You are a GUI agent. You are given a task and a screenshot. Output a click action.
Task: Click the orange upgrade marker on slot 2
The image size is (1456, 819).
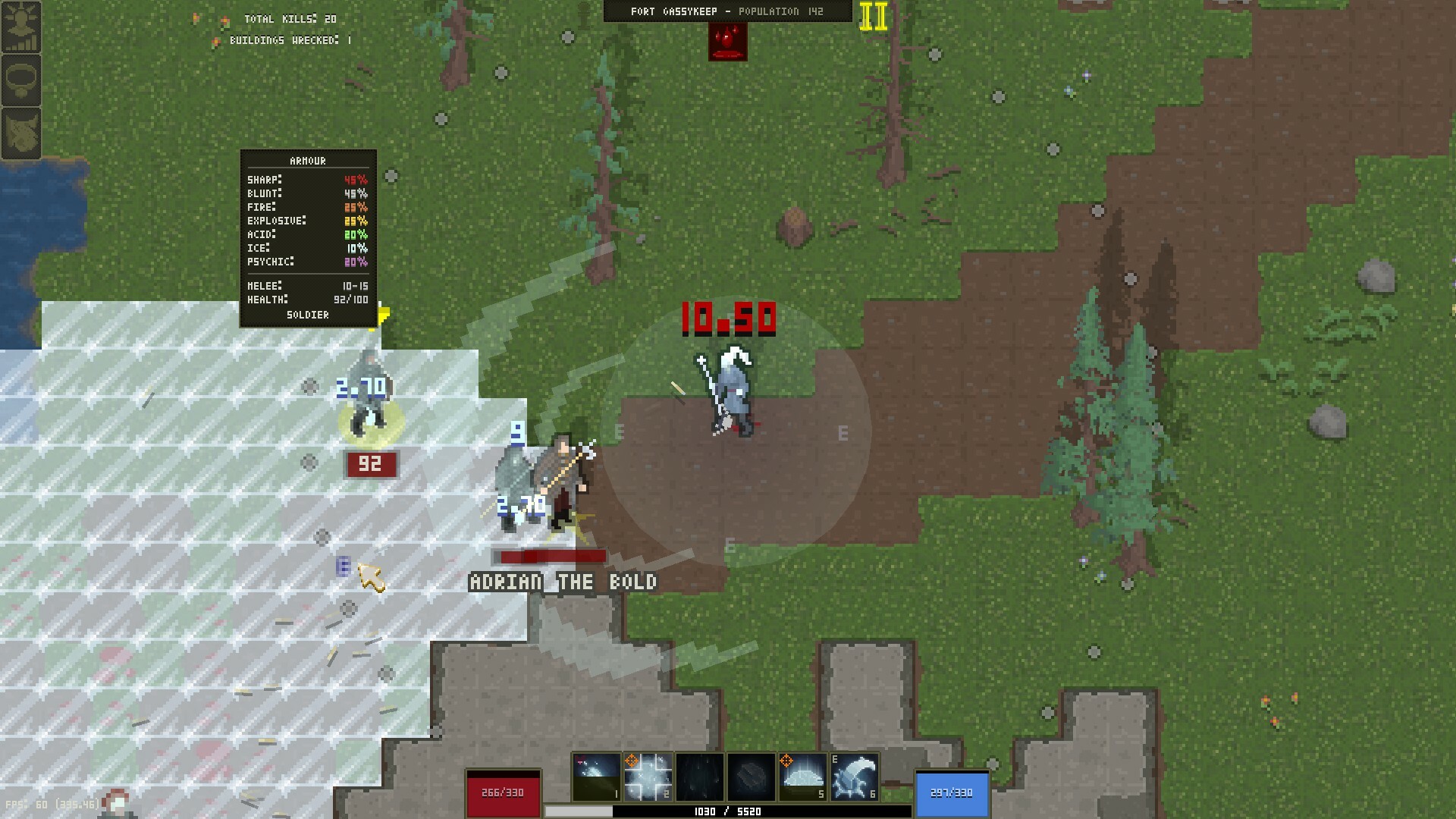point(632,761)
